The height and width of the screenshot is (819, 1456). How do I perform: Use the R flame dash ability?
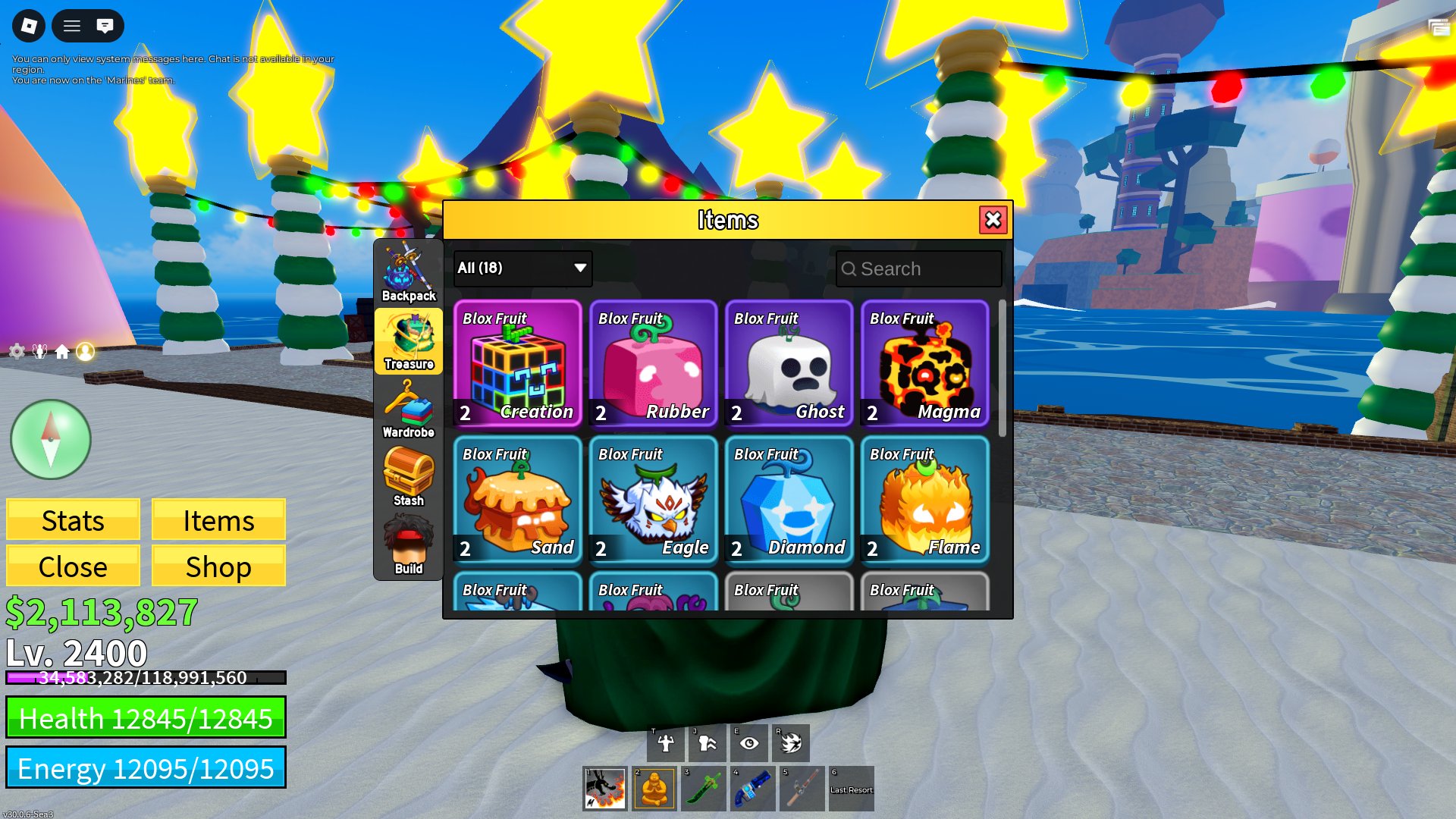(x=792, y=742)
